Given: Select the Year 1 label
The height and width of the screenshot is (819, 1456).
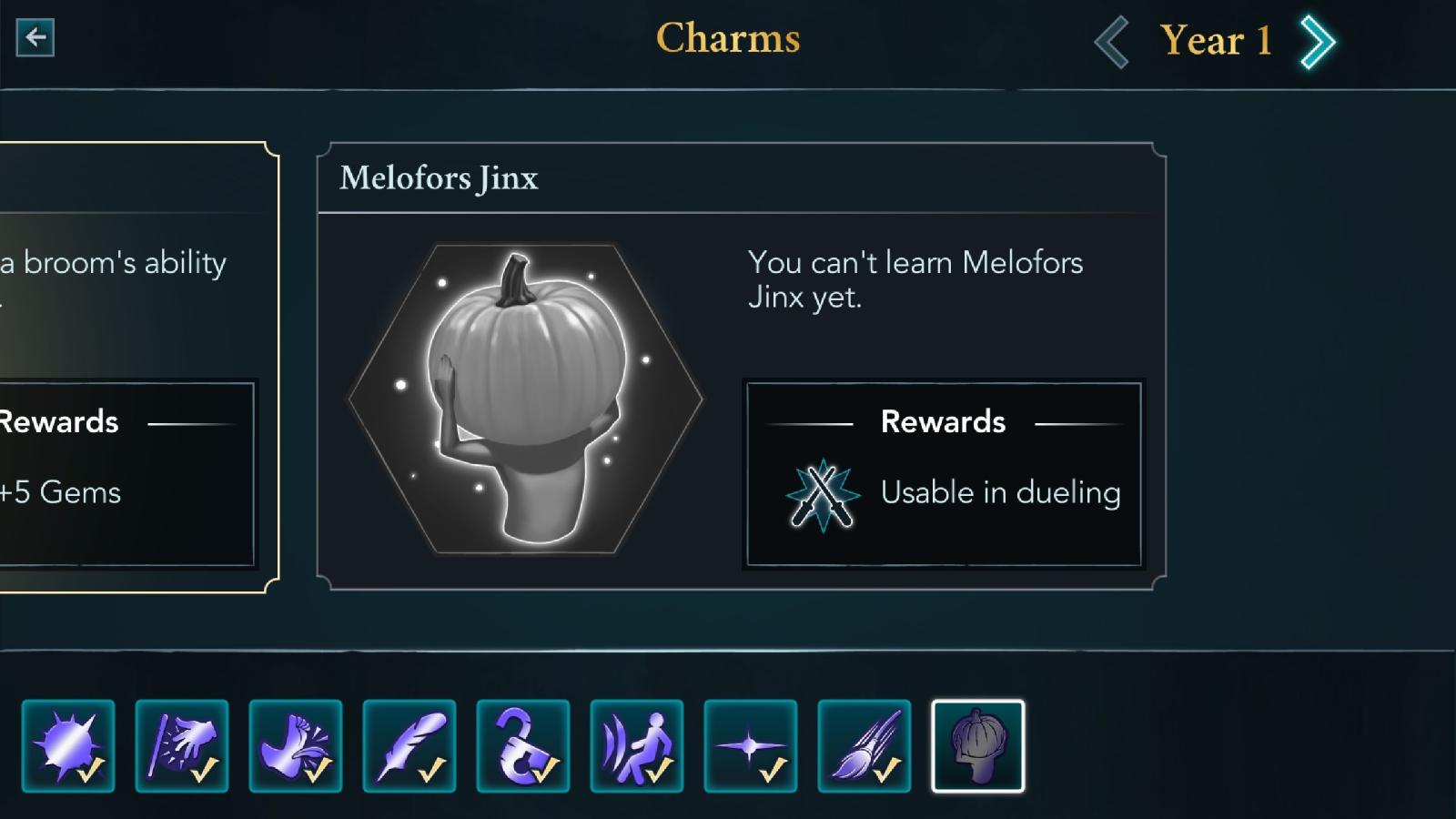Looking at the screenshot, I should tap(1214, 40).
